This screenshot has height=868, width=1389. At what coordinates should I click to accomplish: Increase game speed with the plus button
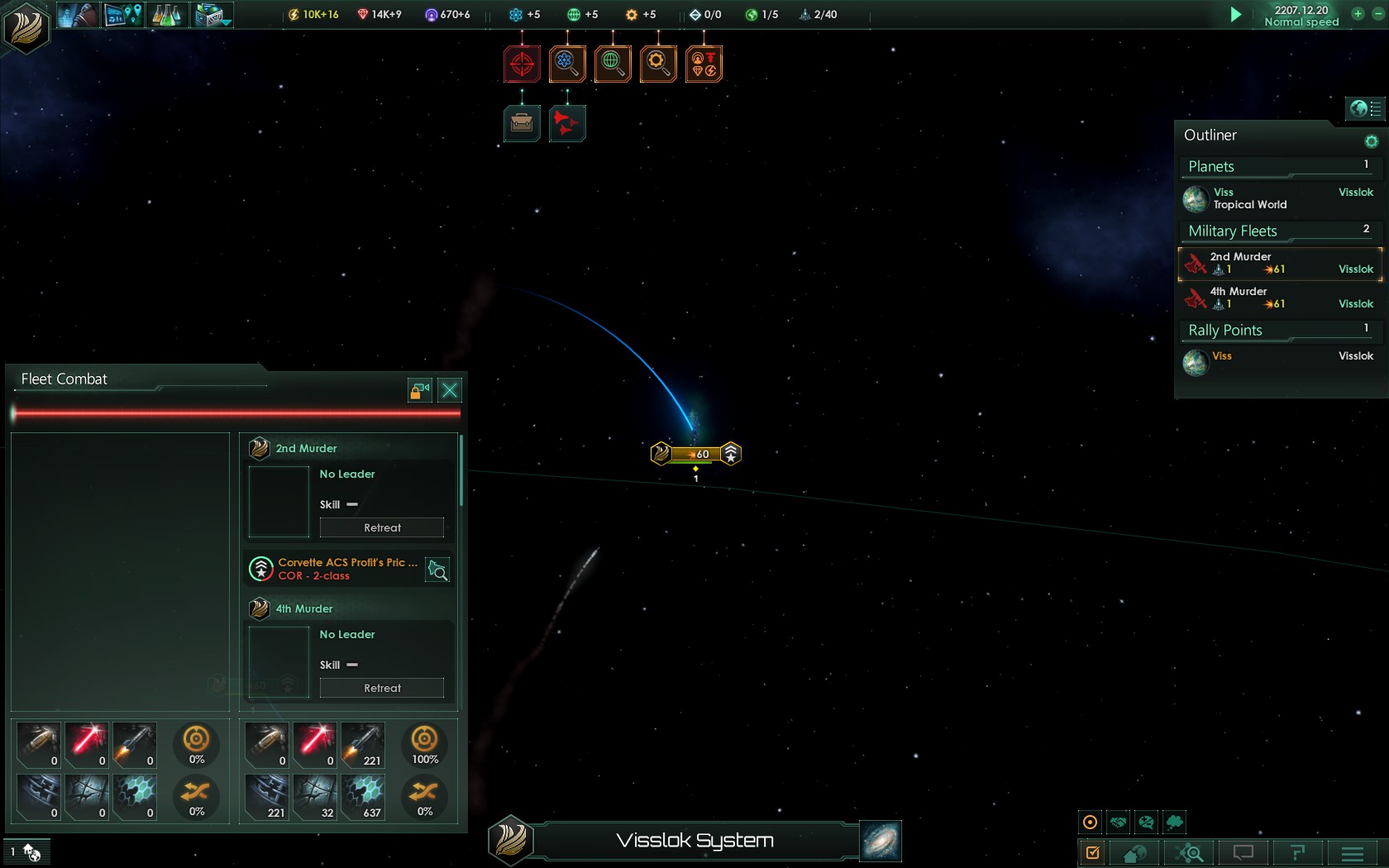[x=1358, y=13]
